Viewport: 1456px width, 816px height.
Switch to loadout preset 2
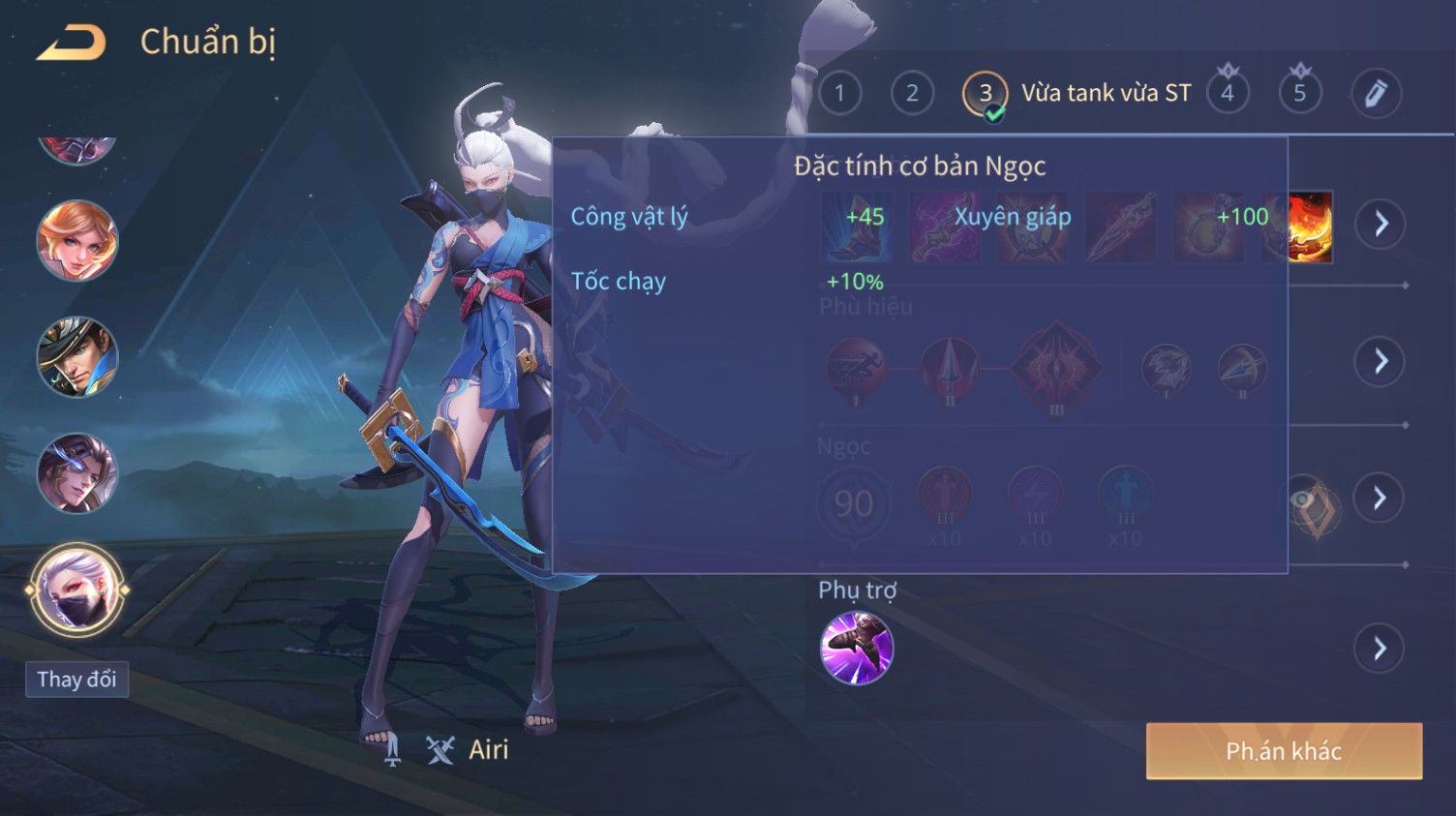click(912, 93)
